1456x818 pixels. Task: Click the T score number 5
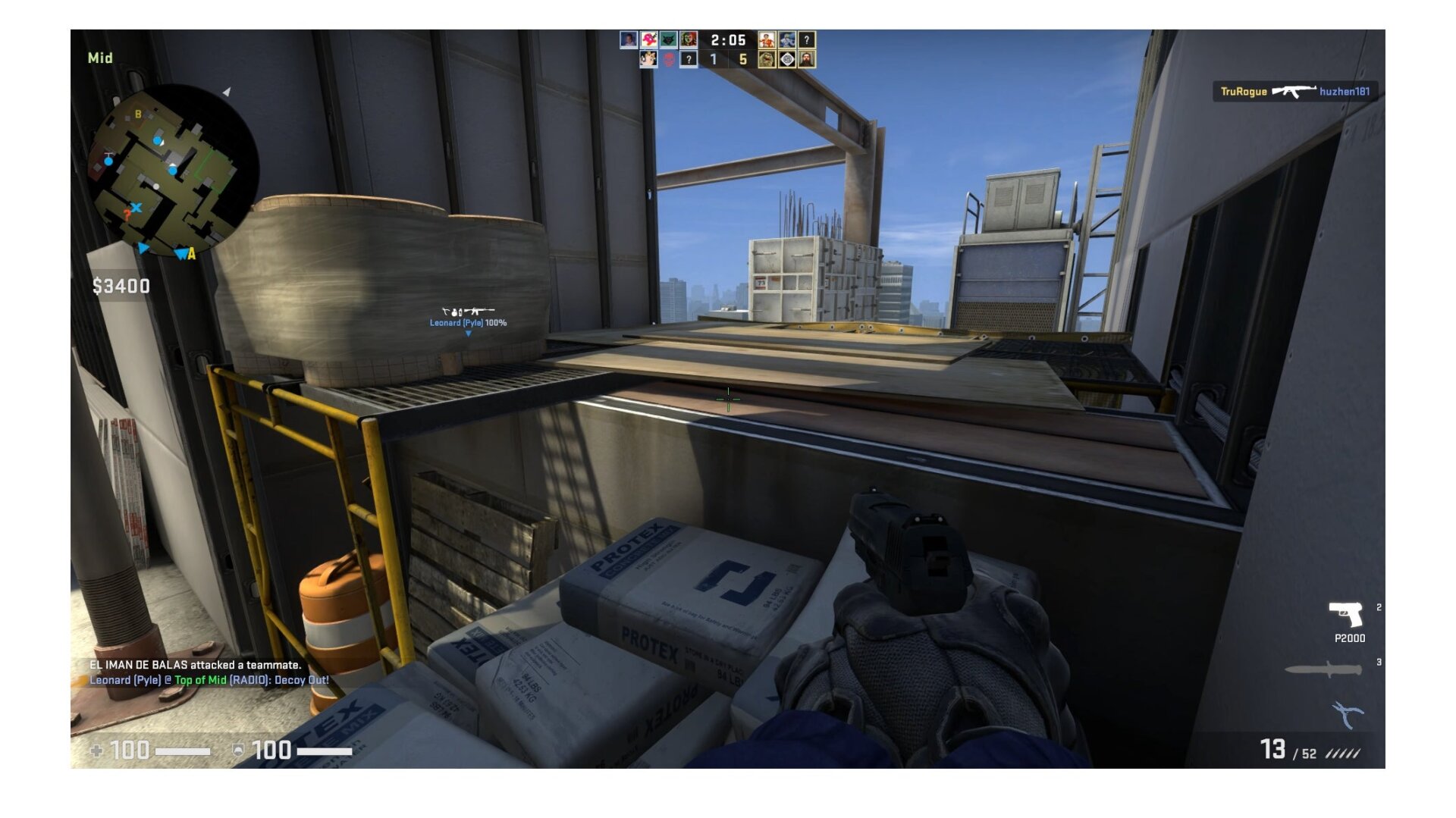(x=744, y=61)
